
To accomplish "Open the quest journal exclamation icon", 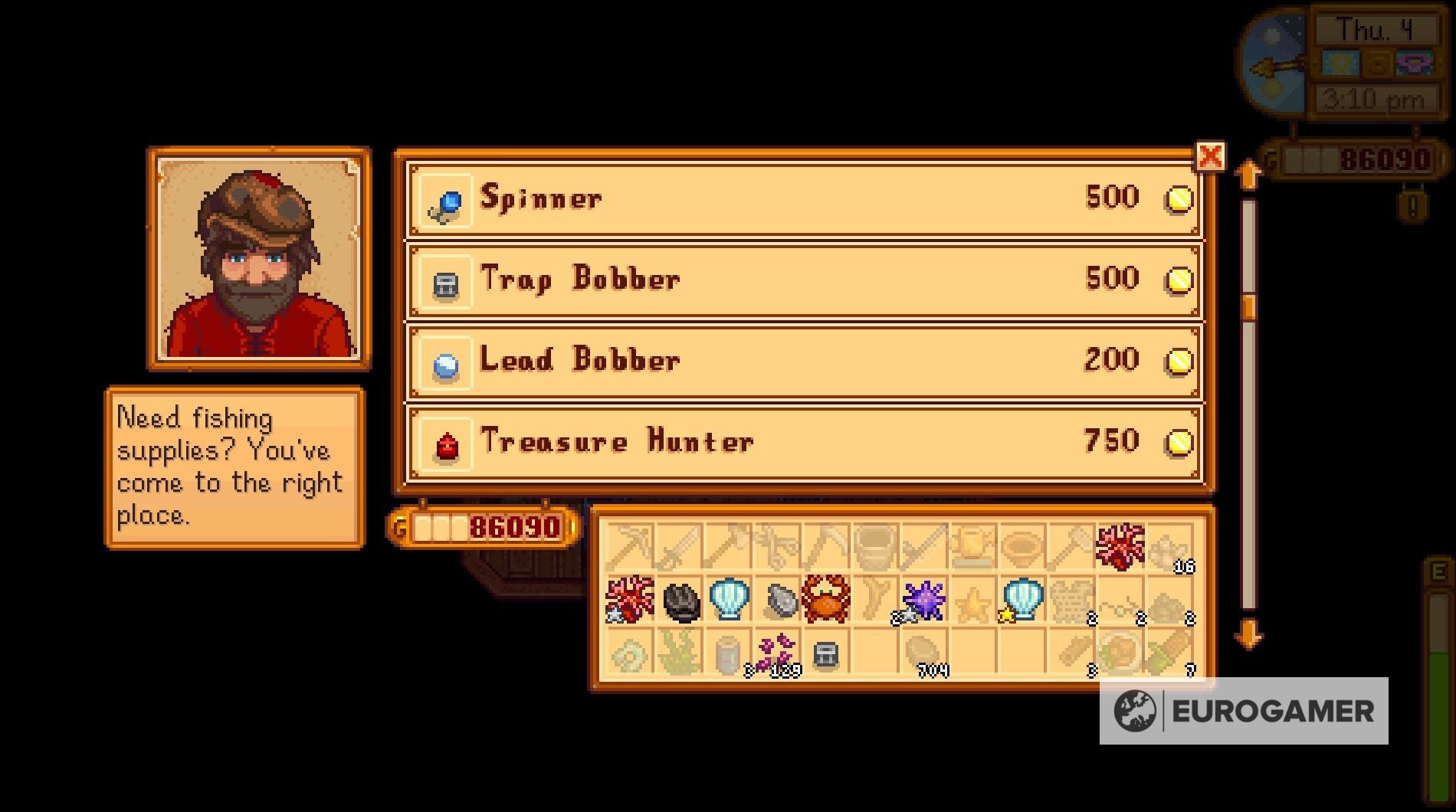I will coord(1412,205).
